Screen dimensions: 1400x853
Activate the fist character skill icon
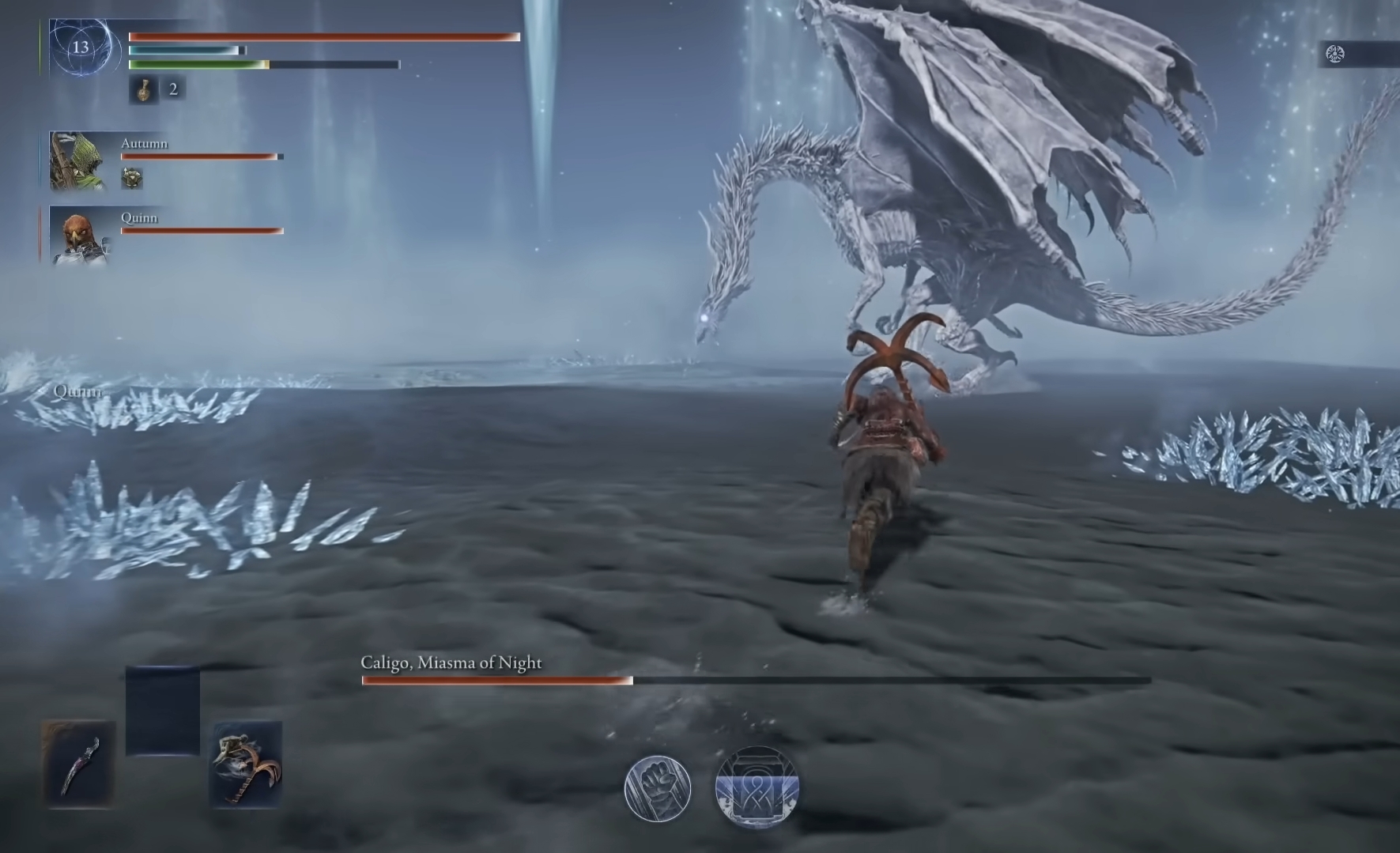[x=657, y=787]
